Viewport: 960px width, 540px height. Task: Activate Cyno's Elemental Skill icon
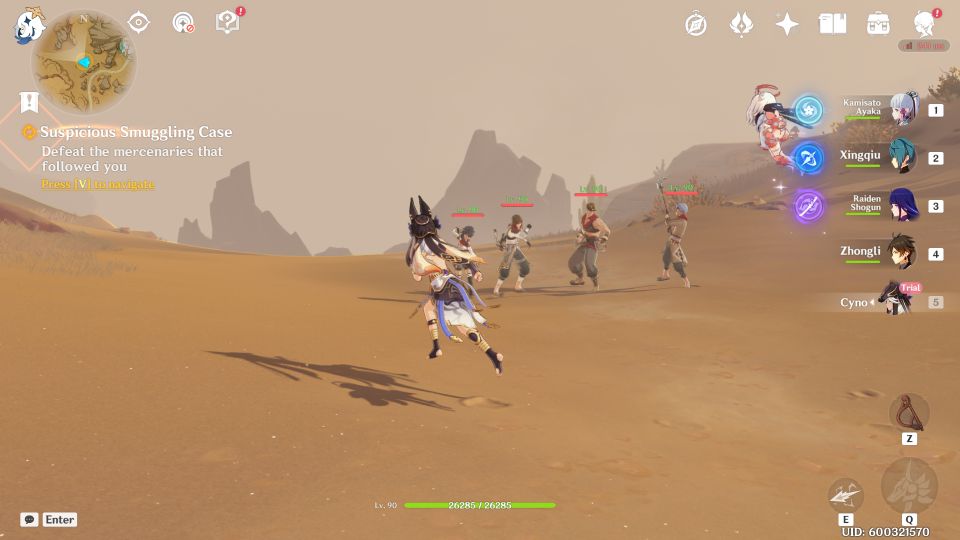coord(845,494)
